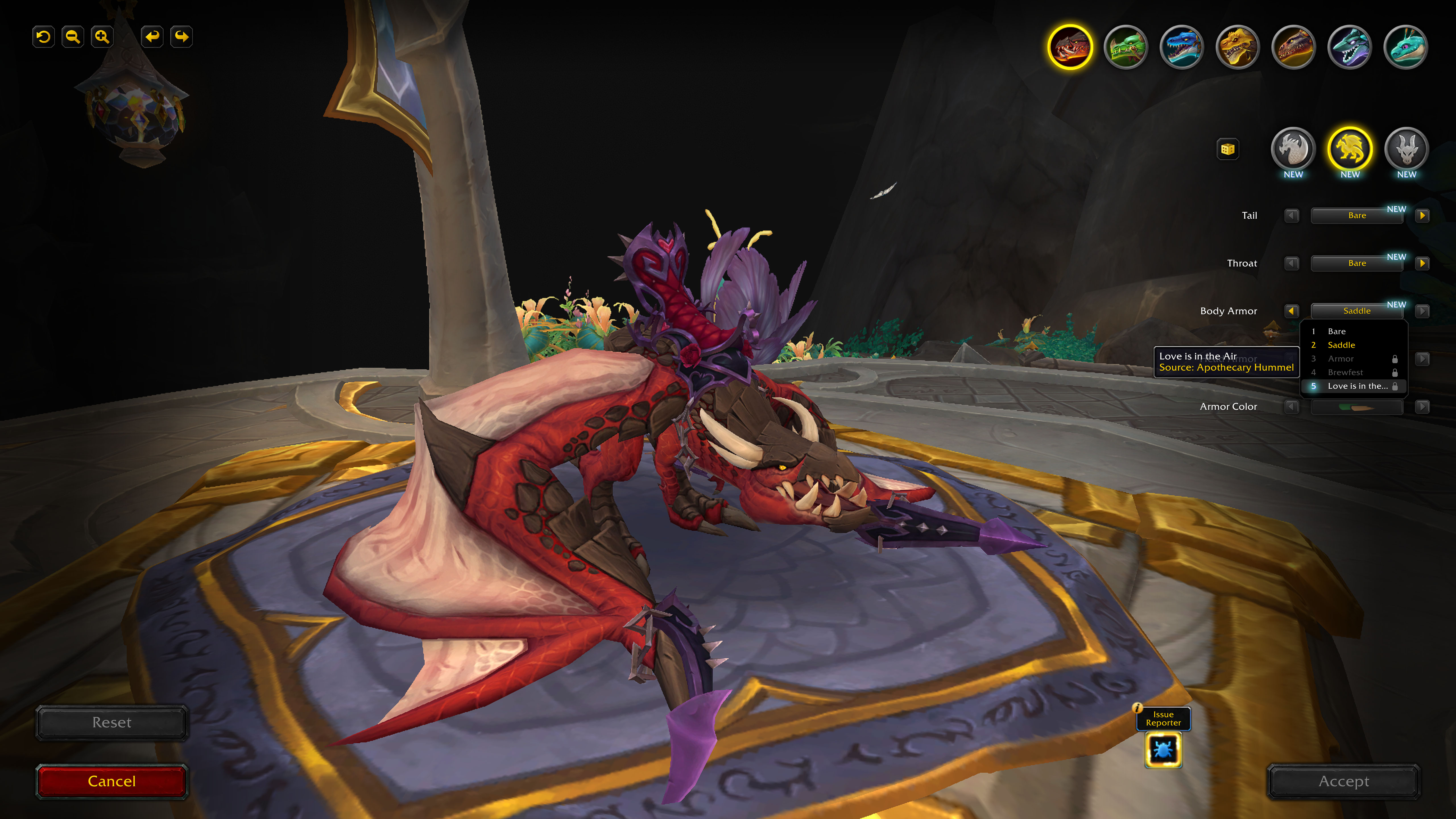Cancel the dragon customization
The width and height of the screenshot is (1456, 819).
click(x=111, y=781)
